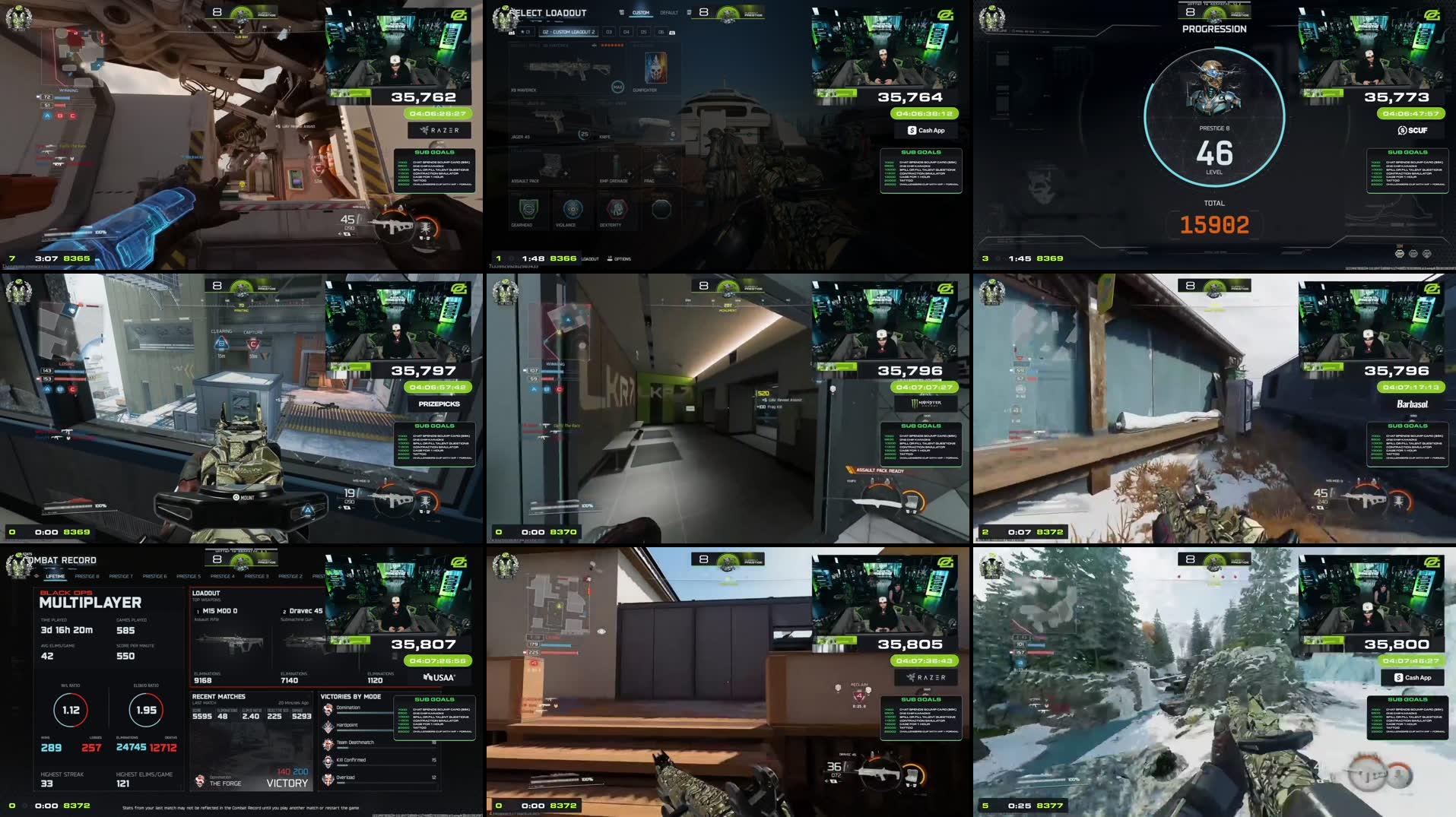Click the Domination mode icon under Victories

click(x=328, y=707)
